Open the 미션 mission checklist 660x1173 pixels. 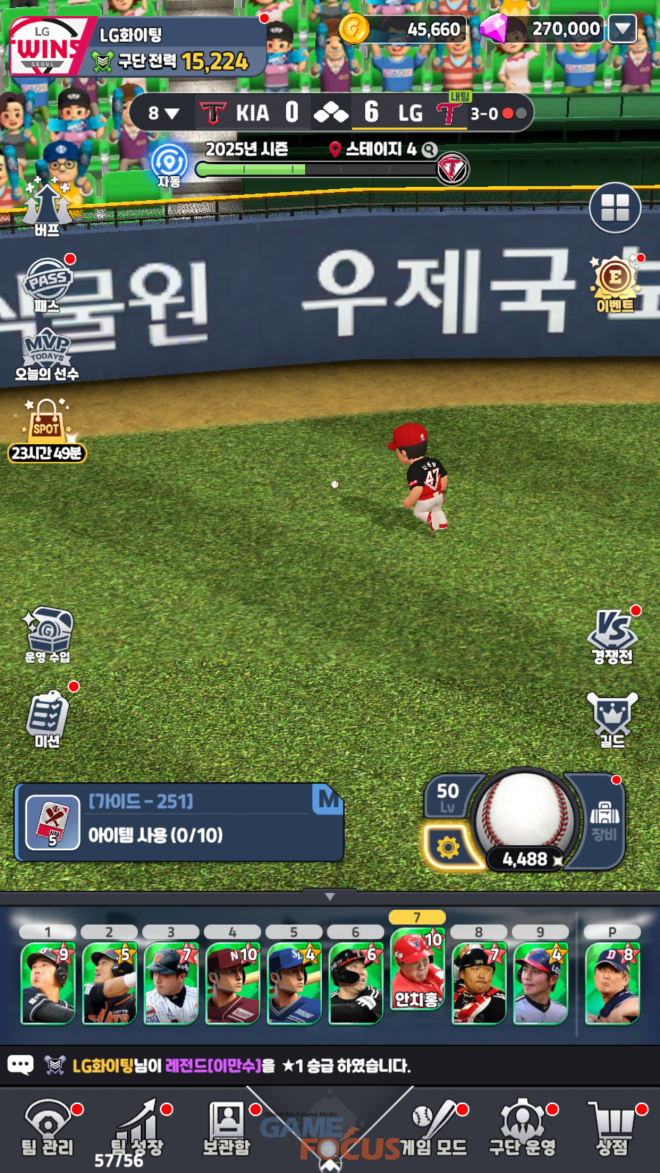click(47, 717)
